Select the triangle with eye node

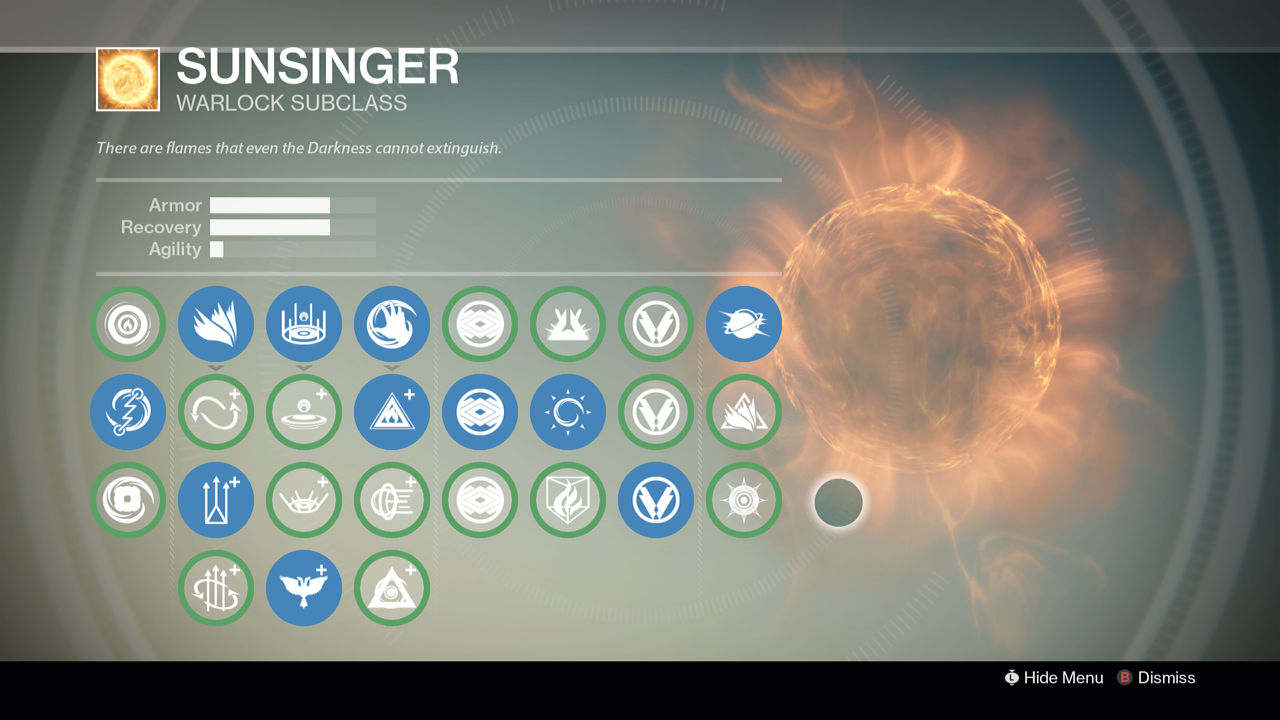pos(392,588)
